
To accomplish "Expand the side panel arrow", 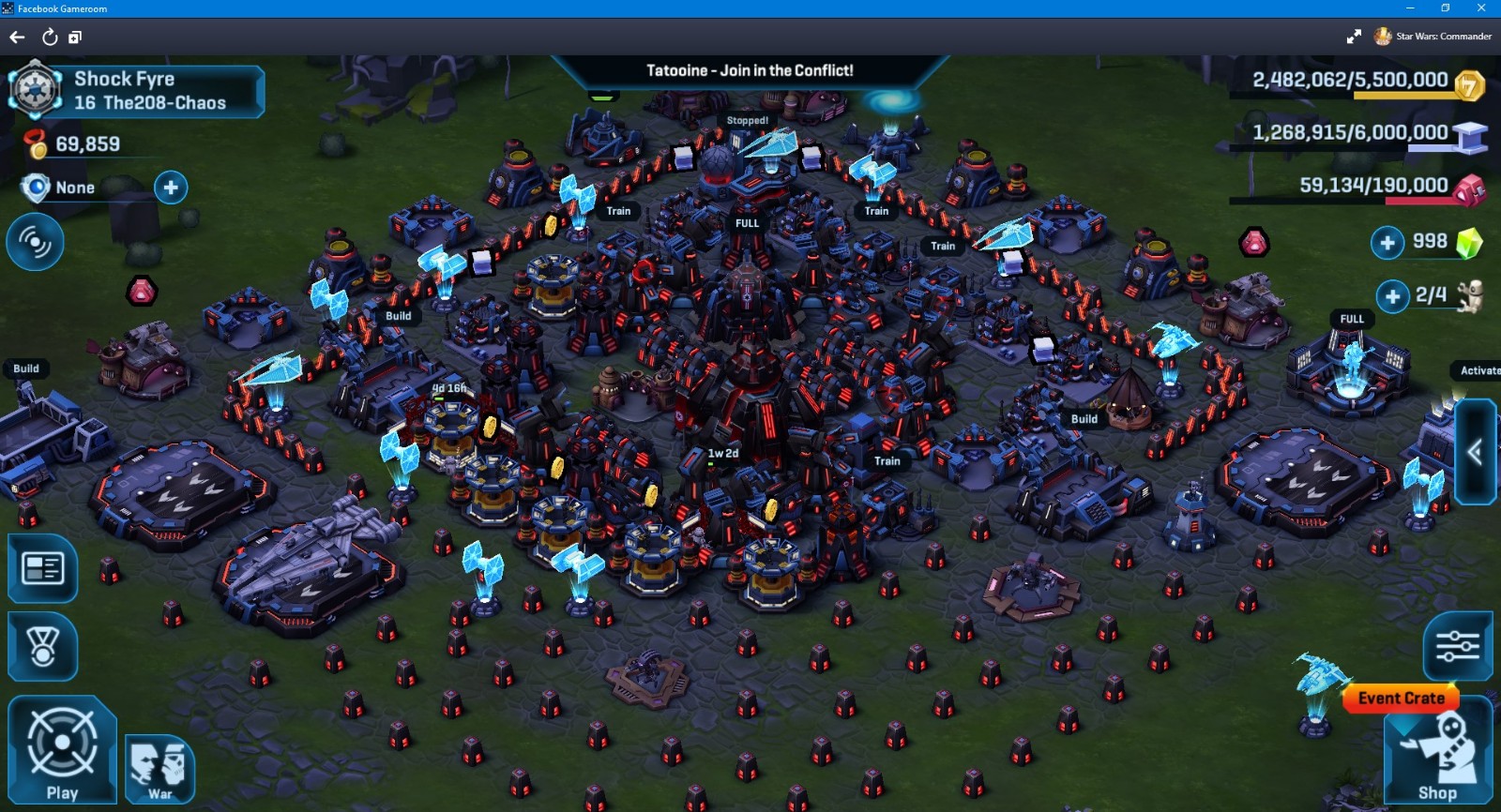I will tap(1475, 453).
